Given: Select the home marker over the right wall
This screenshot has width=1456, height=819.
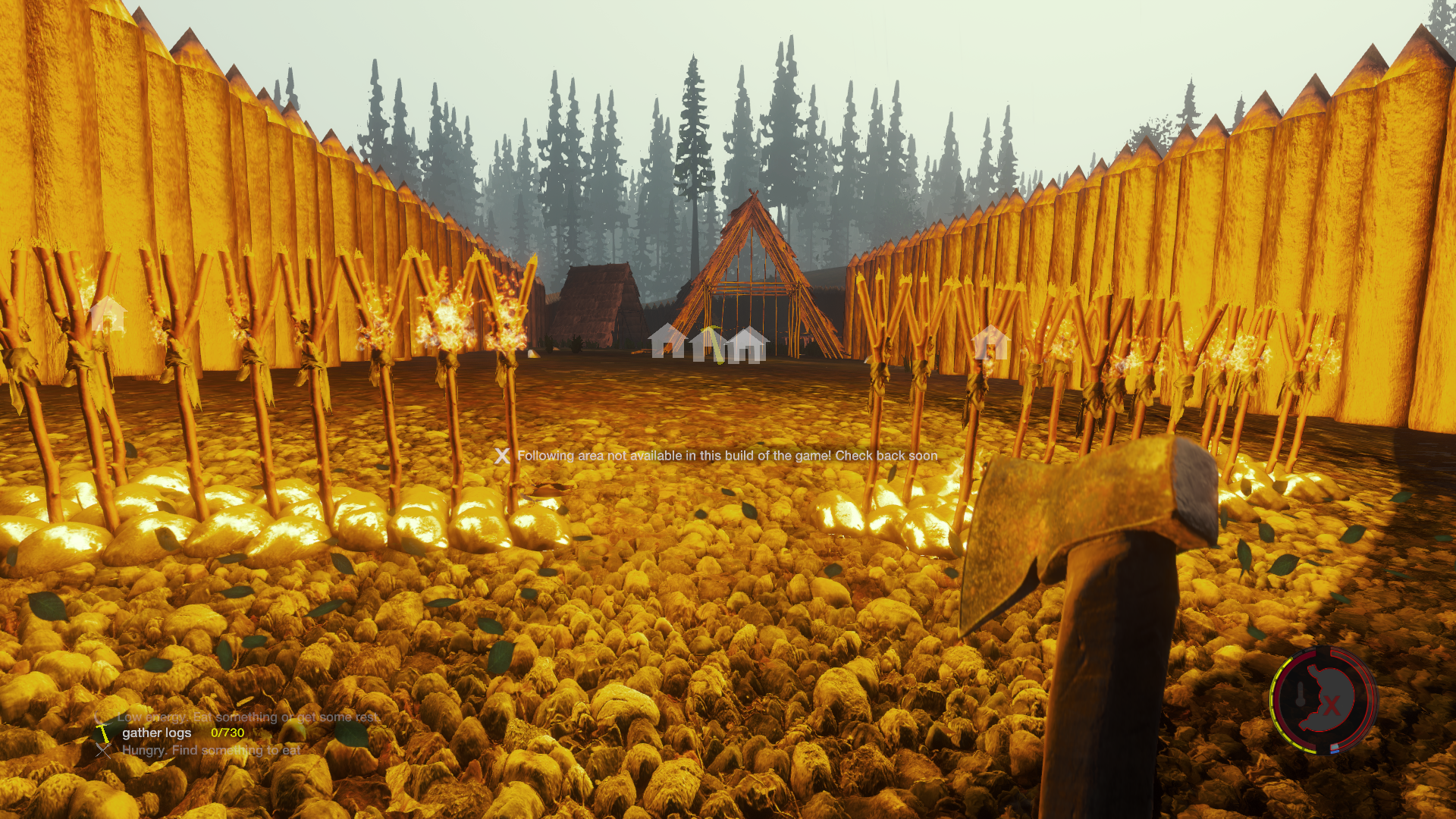Looking at the screenshot, I should [990, 342].
